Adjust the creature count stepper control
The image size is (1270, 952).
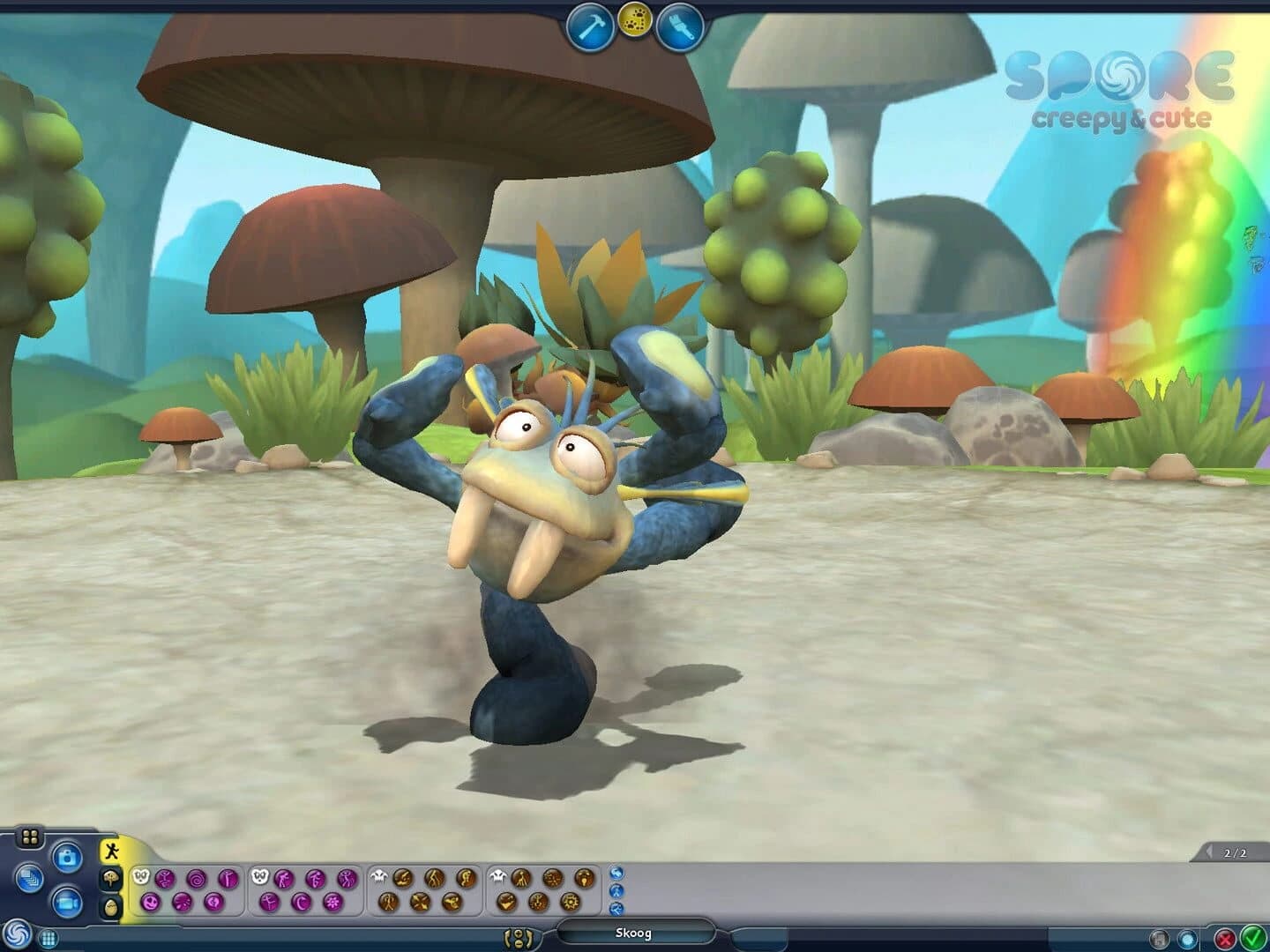point(519,936)
